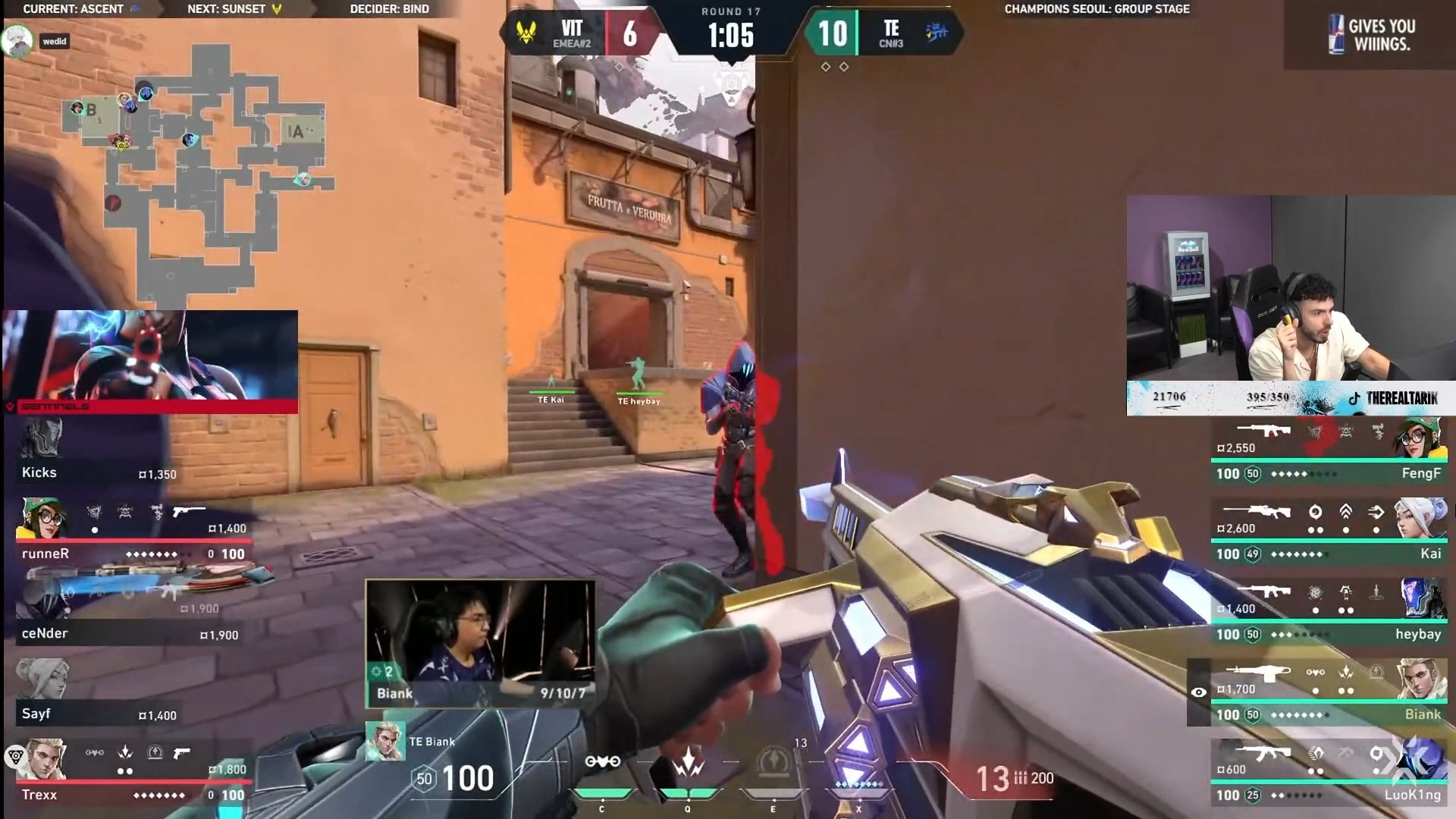Use the E ability icon
The width and height of the screenshot is (1456, 819).
773,762
